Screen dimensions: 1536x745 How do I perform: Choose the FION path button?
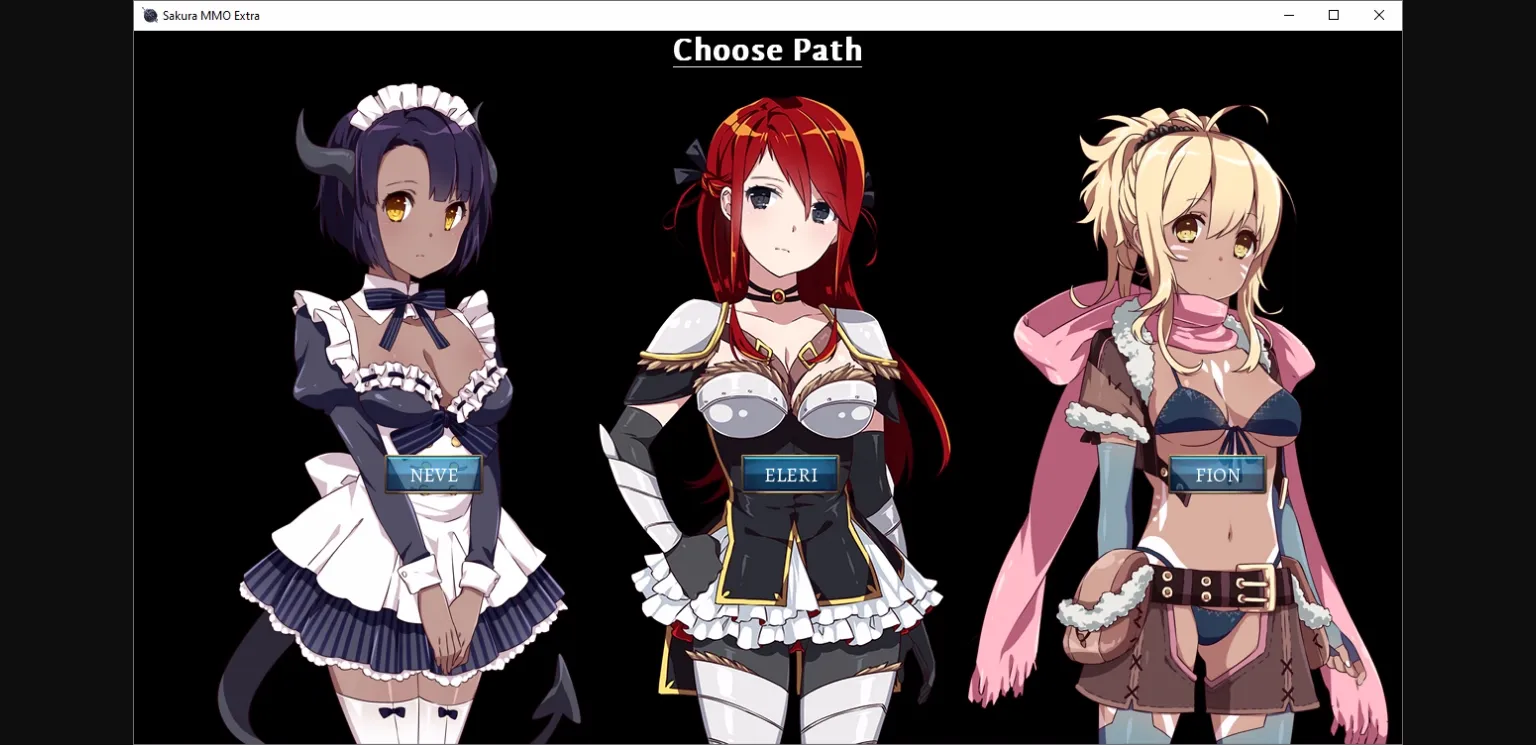[x=1215, y=474]
